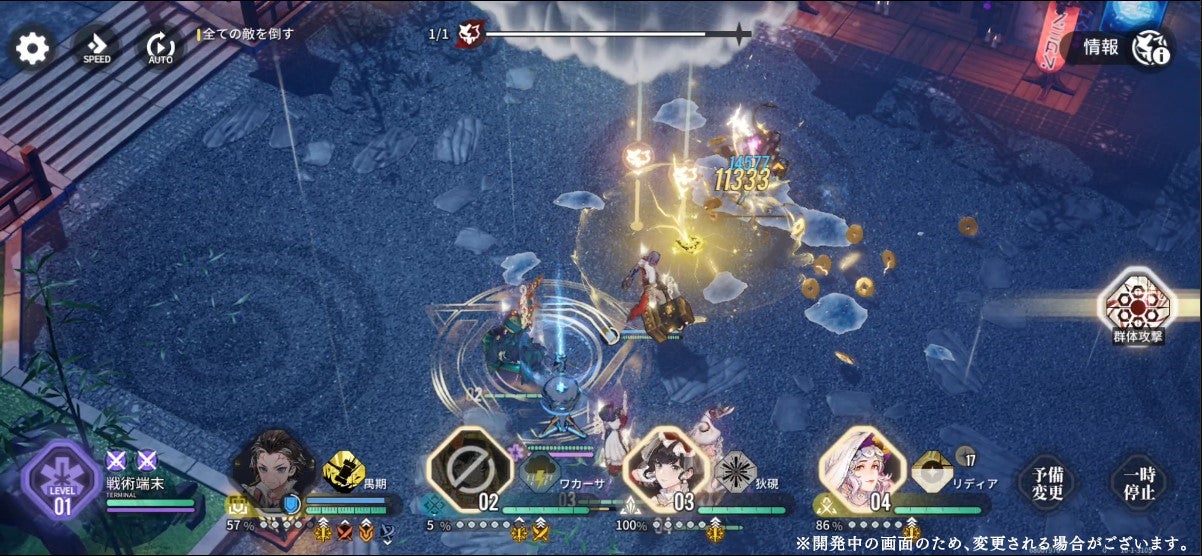Tap the 予備変更 reserve change button
The image size is (1202, 556).
coord(1046,483)
